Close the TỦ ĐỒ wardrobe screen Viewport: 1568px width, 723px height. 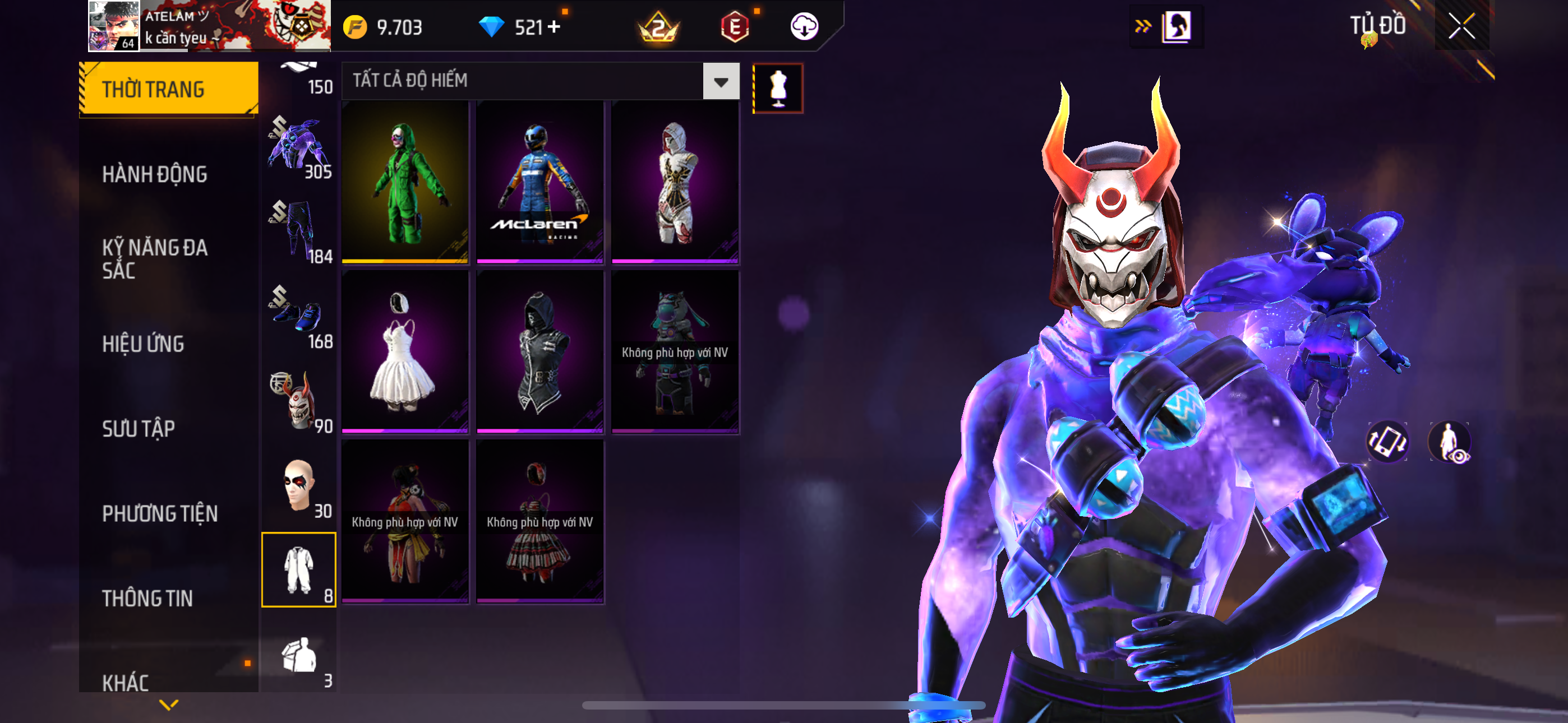pos(1461,26)
